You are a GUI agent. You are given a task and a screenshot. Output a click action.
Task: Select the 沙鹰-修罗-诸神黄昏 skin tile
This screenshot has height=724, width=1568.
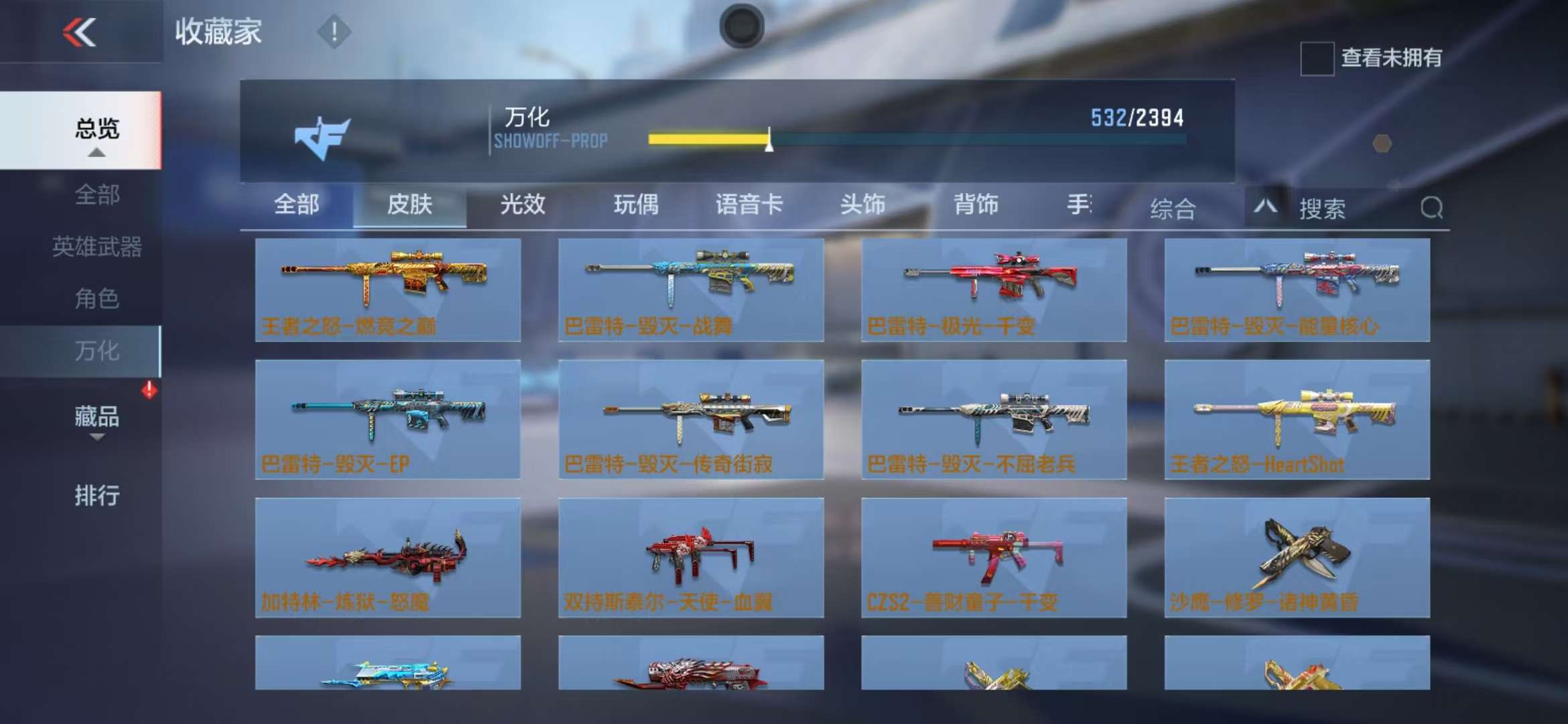click(x=1297, y=557)
